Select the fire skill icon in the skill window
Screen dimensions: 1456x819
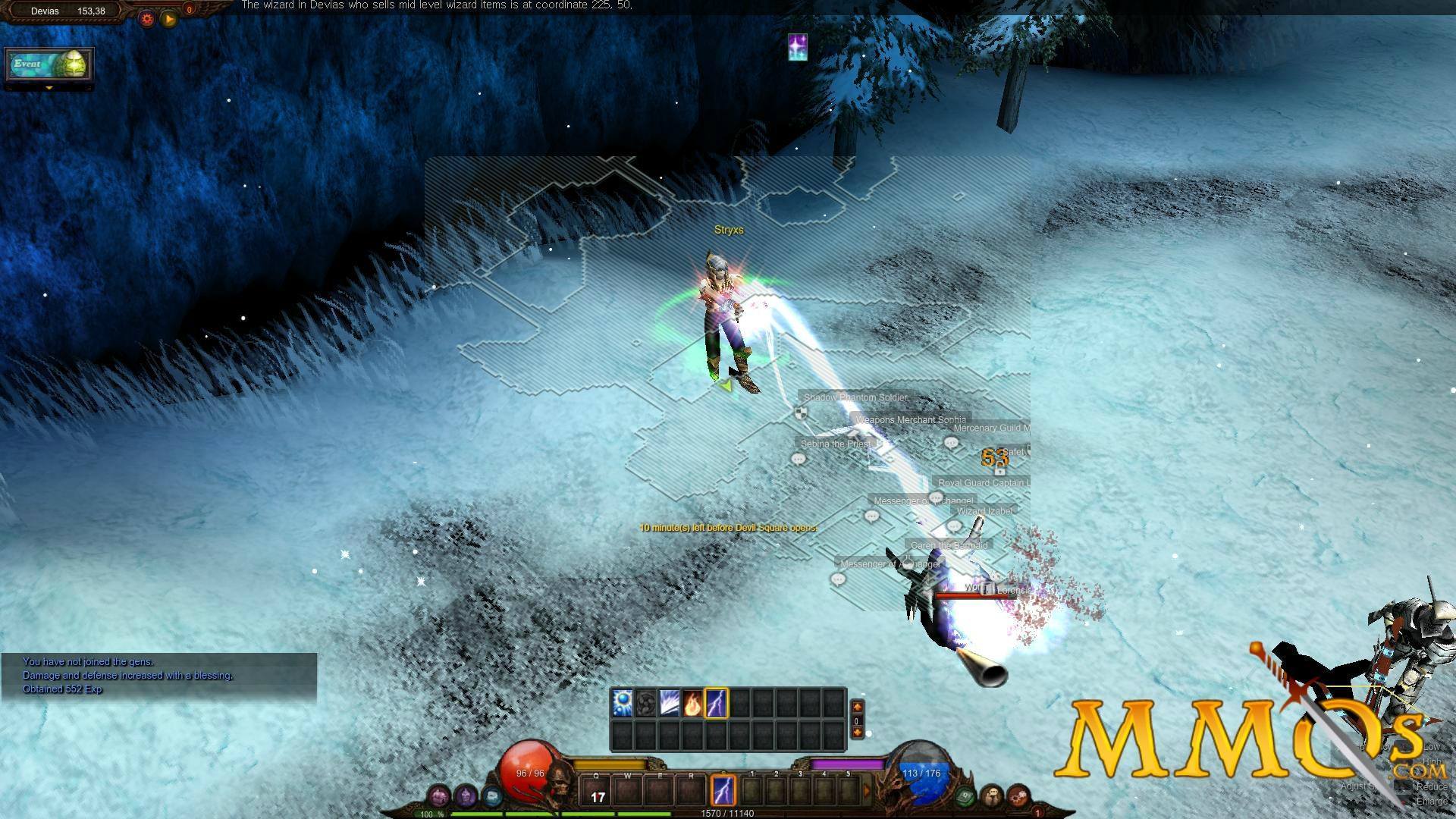click(x=692, y=703)
